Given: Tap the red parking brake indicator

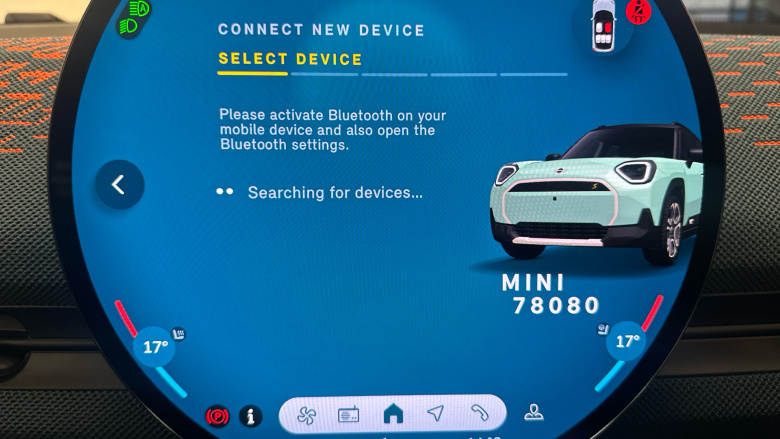Looking at the screenshot, I should tap(217, 416).
